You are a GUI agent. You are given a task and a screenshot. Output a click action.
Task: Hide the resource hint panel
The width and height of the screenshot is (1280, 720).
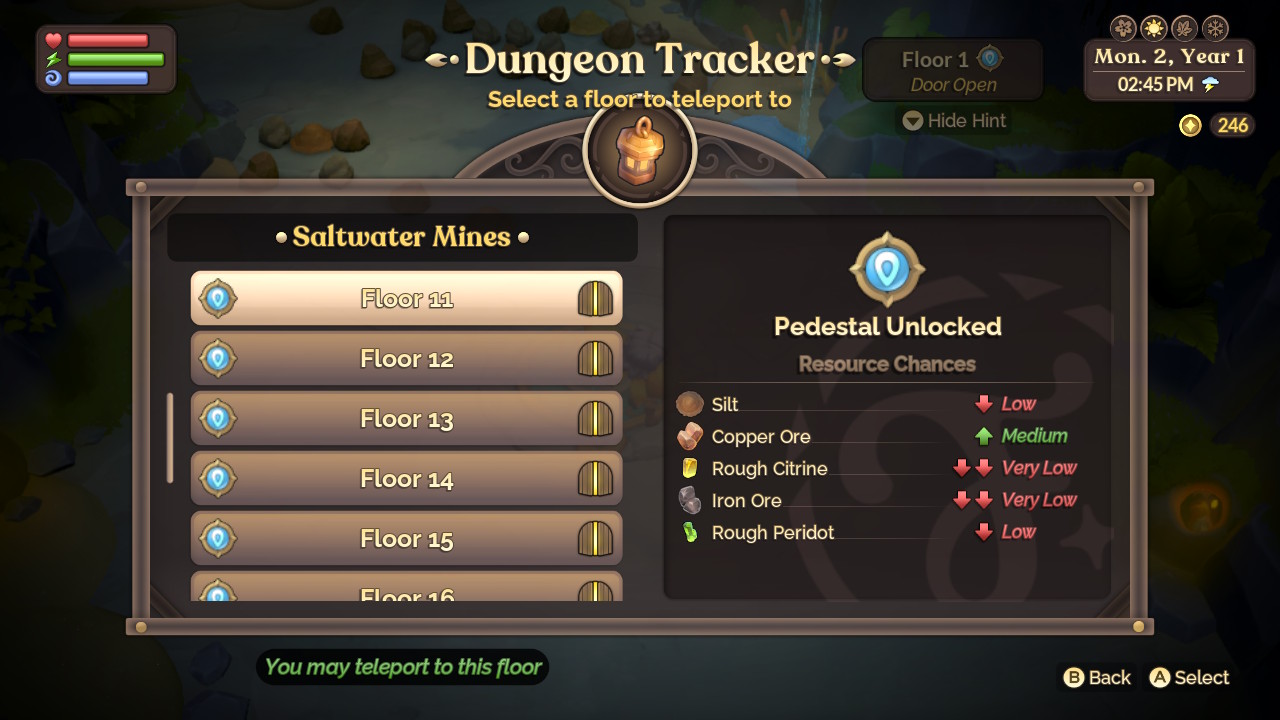coord(954,121)
